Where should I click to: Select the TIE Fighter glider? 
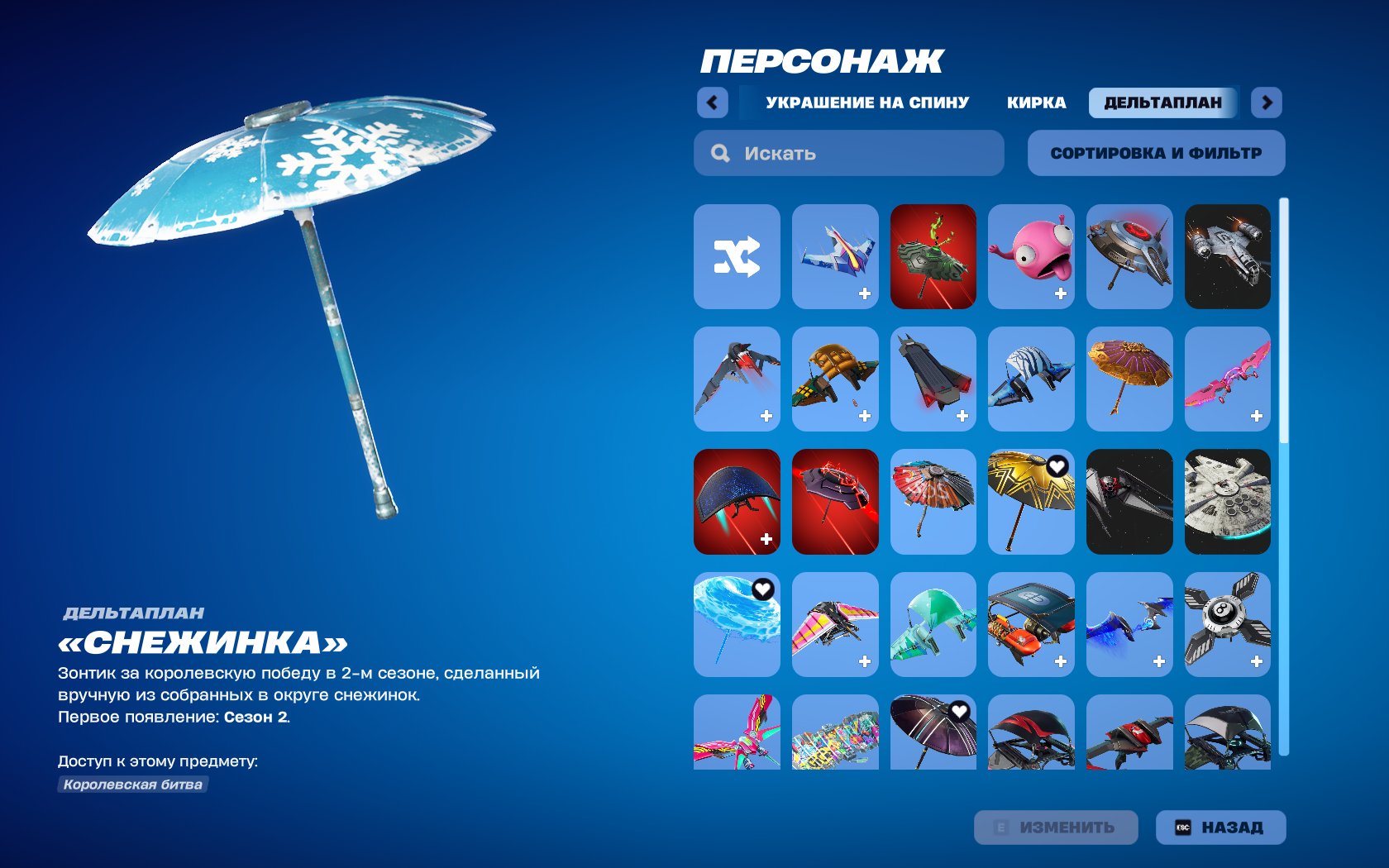point(1129,502)
